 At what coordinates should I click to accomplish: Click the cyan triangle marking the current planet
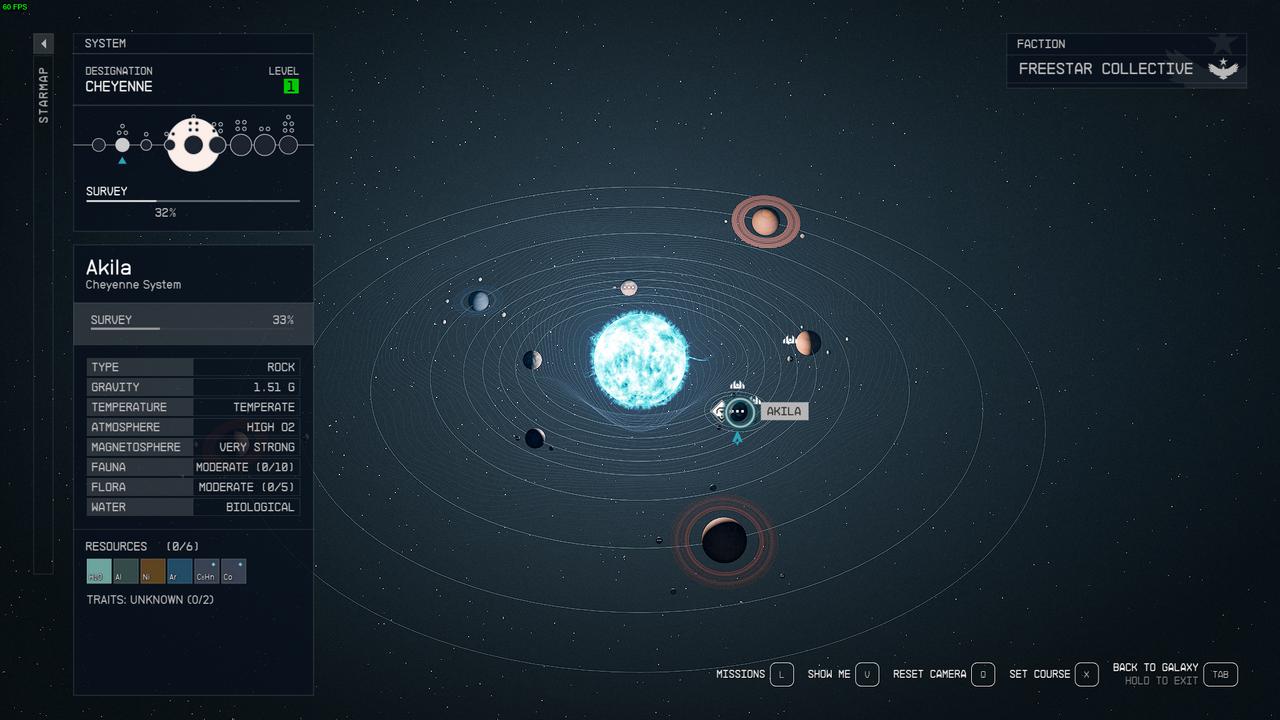pos(737,437)
